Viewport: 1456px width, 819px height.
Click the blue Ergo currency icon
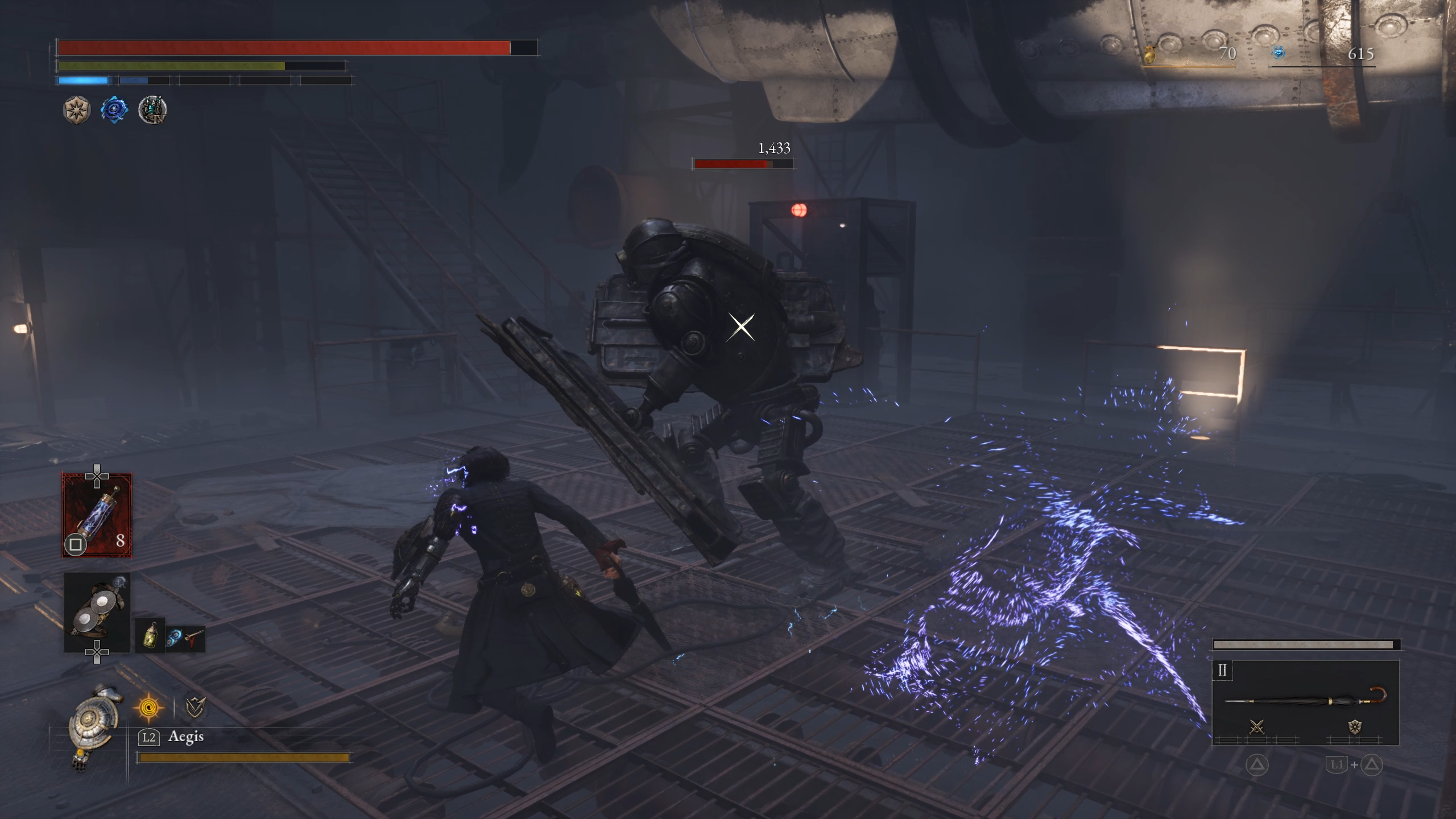pos(1279,53)
